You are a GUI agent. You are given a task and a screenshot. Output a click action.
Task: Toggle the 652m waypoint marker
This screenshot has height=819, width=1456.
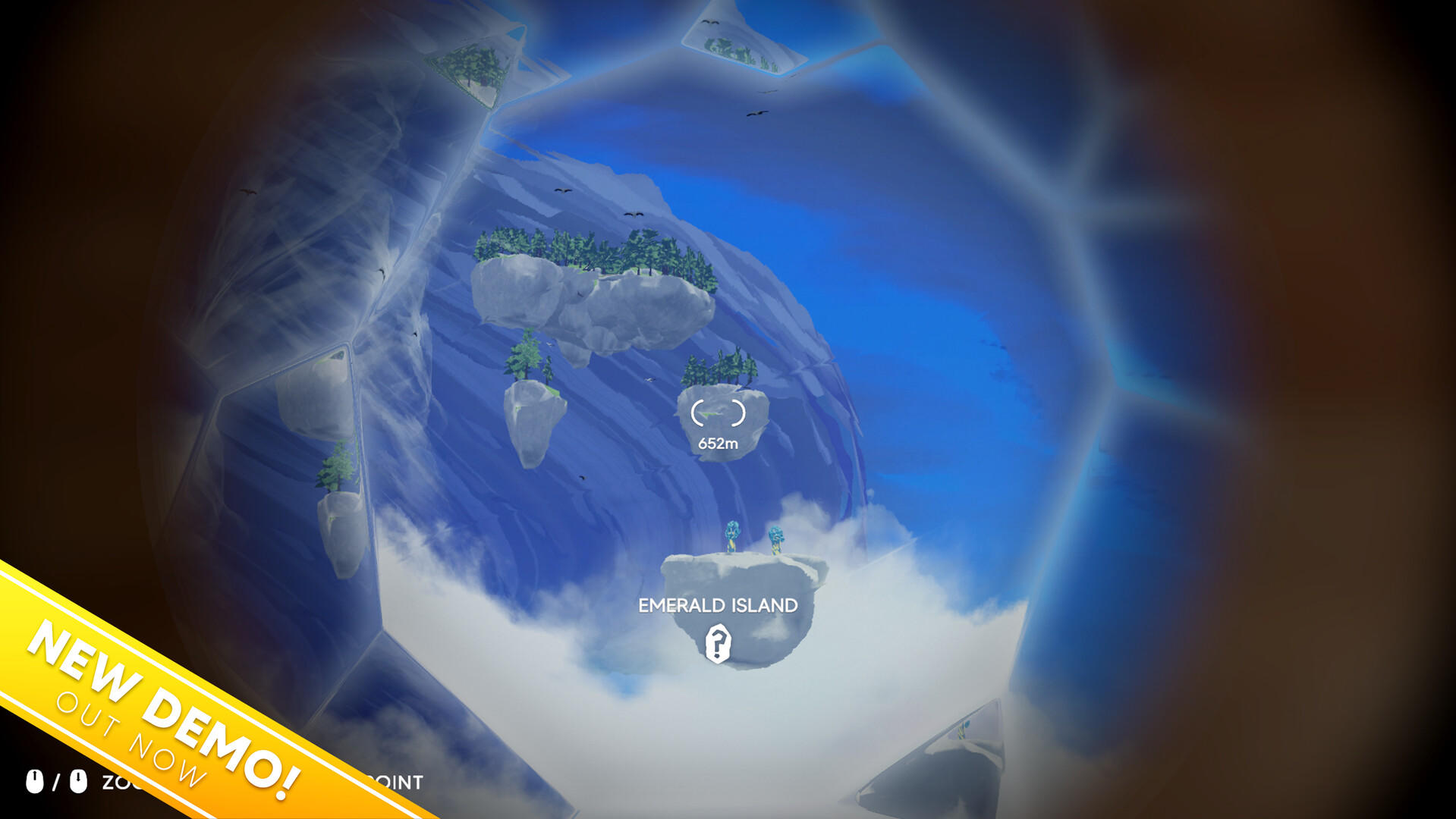tap(718, 414)
